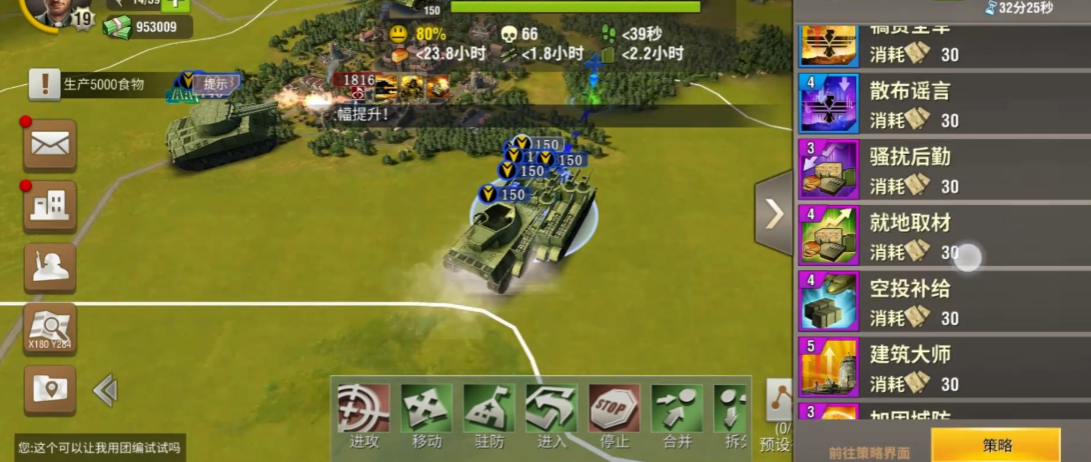Choose the 移动 move command
The height and width of the screenshot is (462, 1091).
(426, 416)
